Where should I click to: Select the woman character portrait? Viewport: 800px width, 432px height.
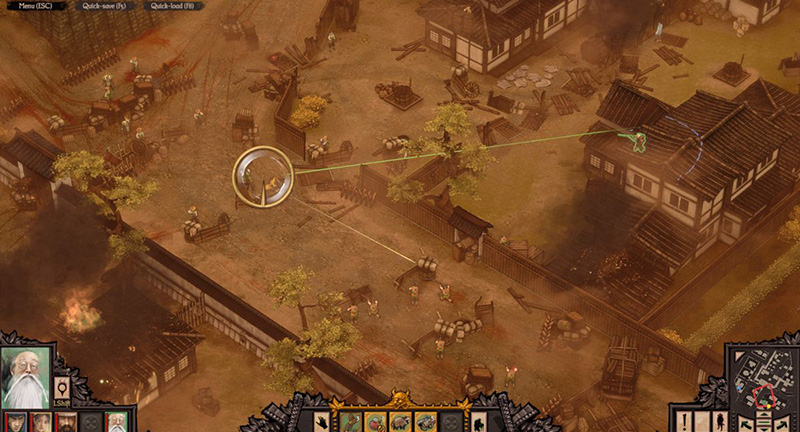(40, 421)
